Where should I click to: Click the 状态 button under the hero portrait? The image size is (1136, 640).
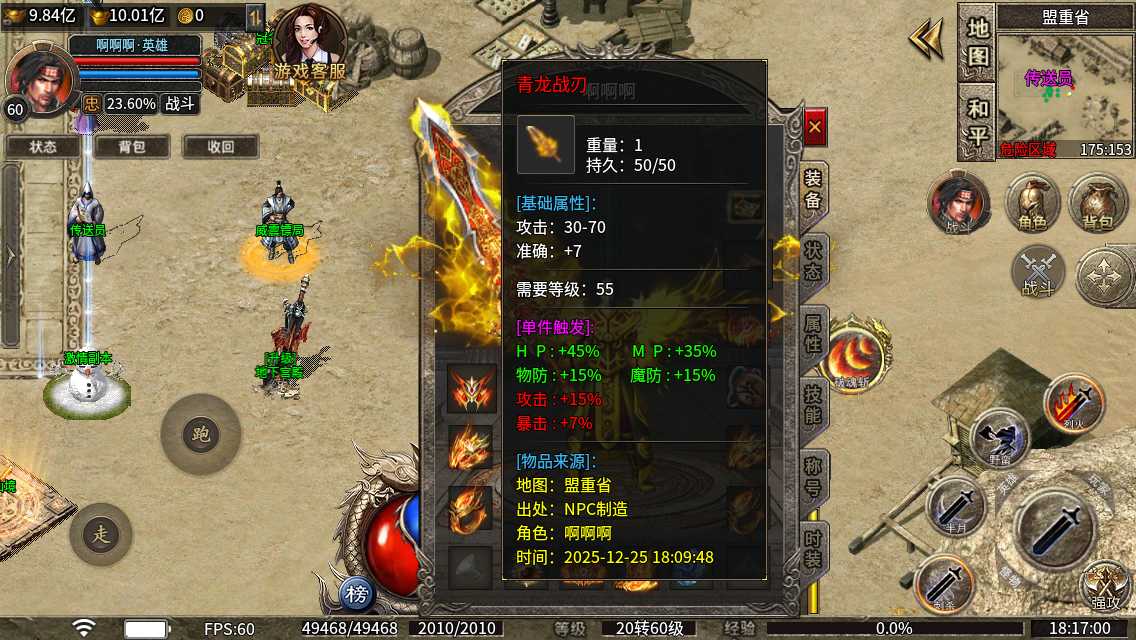pyautogui.click(x=43, y=146)
